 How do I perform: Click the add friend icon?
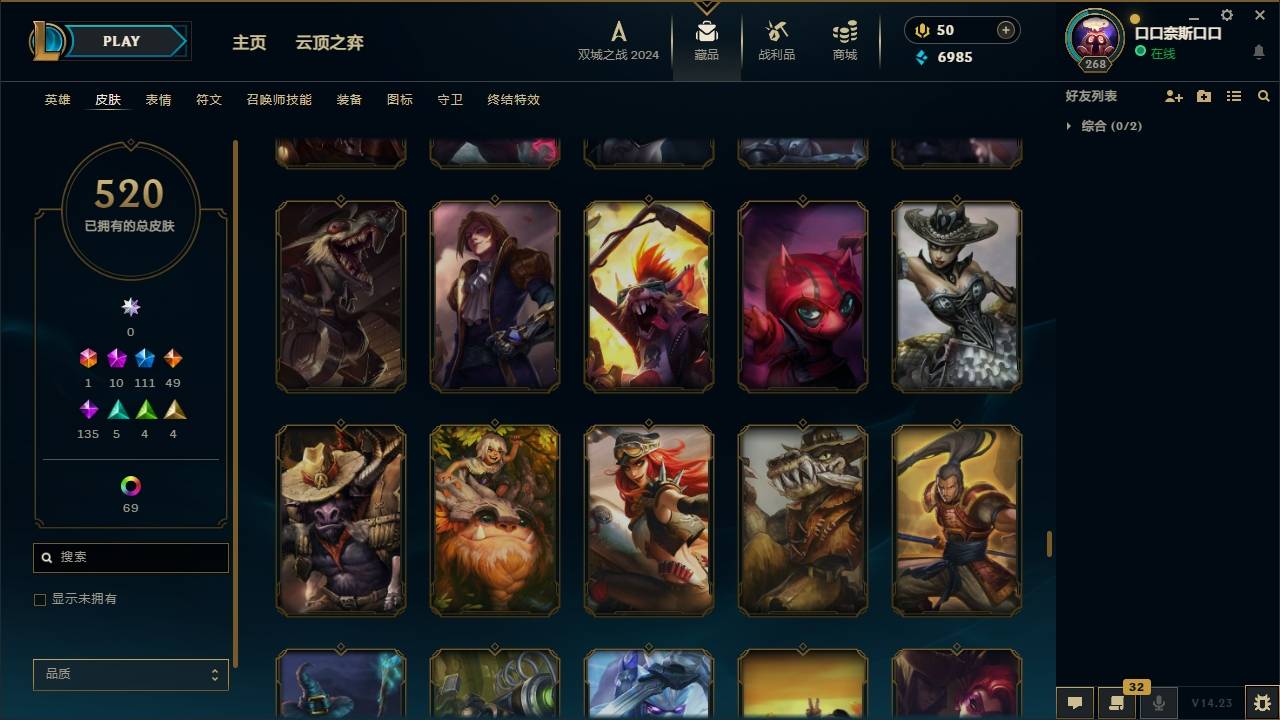click(x=1173, y=96)
